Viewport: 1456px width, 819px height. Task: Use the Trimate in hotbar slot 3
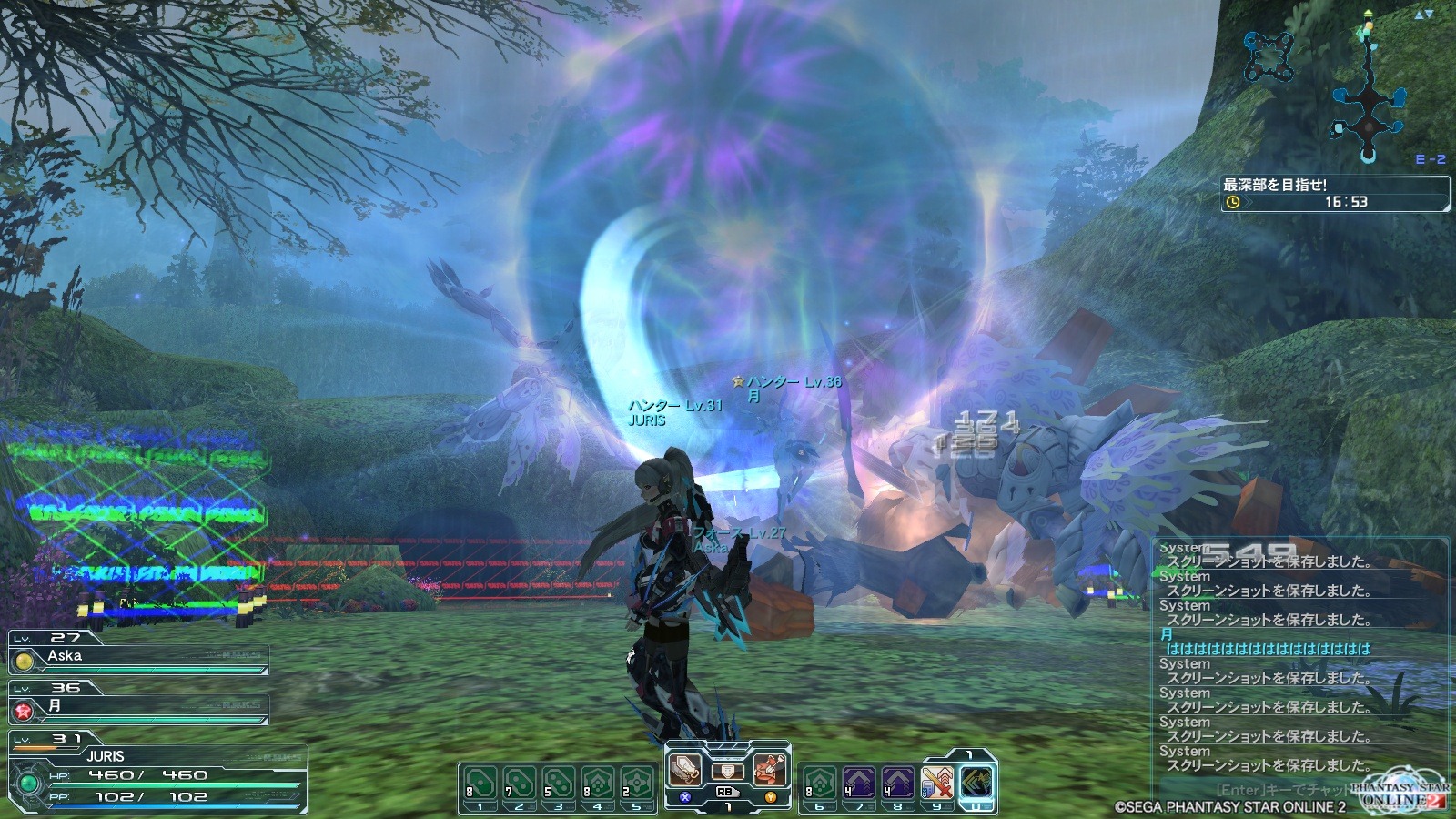tap(558, 784)
